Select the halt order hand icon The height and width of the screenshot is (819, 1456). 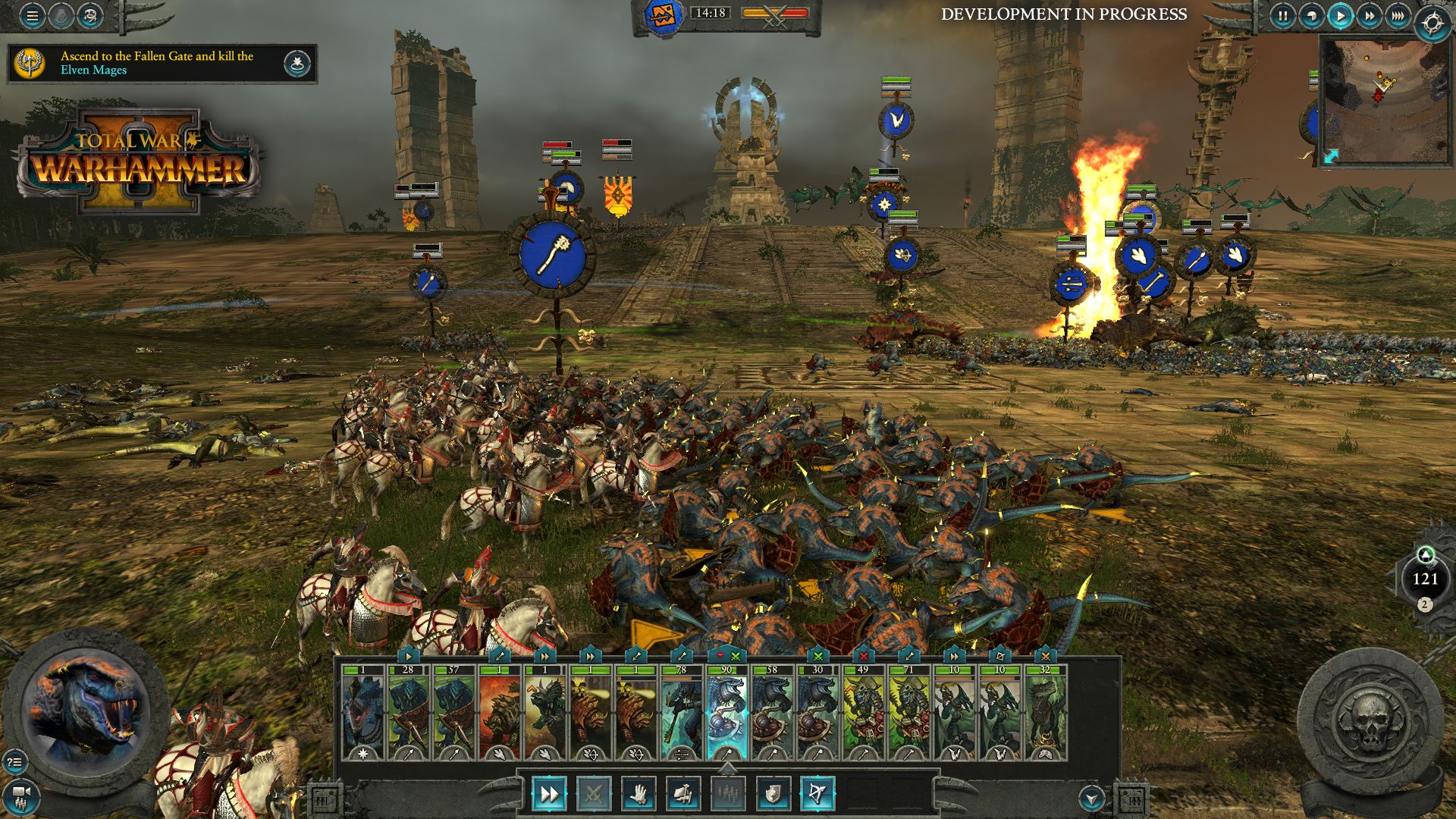coord(639,794)
